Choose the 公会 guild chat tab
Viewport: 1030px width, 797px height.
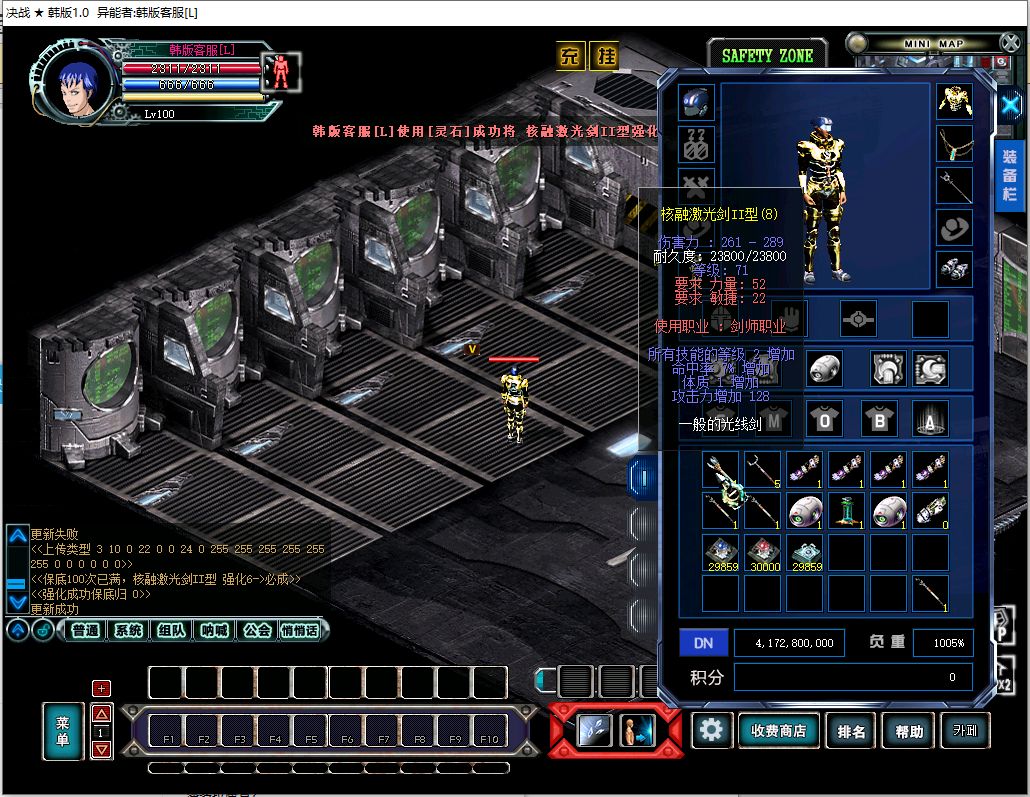pyautogui.click(x=257, y=630)
